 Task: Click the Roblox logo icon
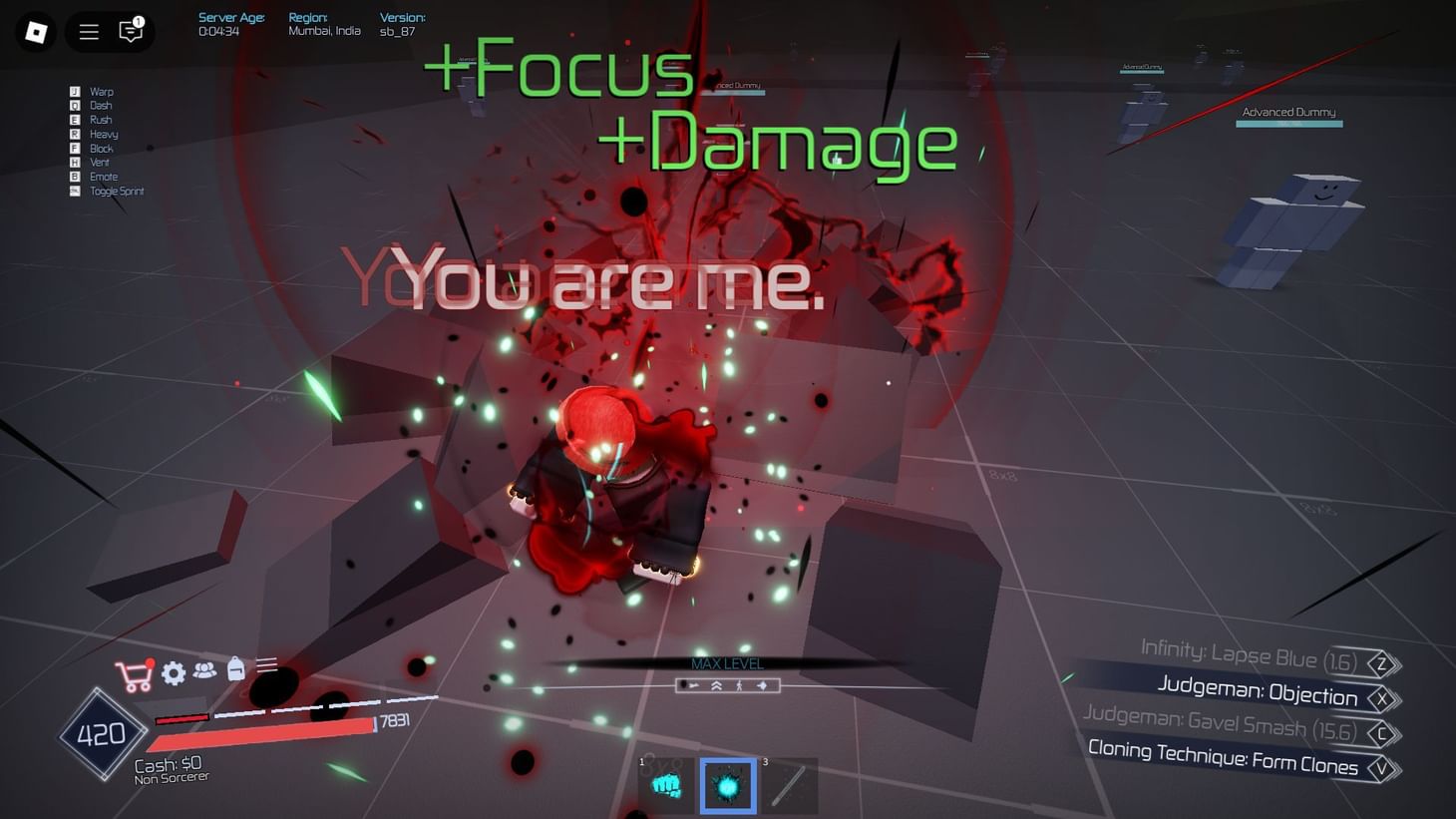pyautogui.click(x=38, y=31)
